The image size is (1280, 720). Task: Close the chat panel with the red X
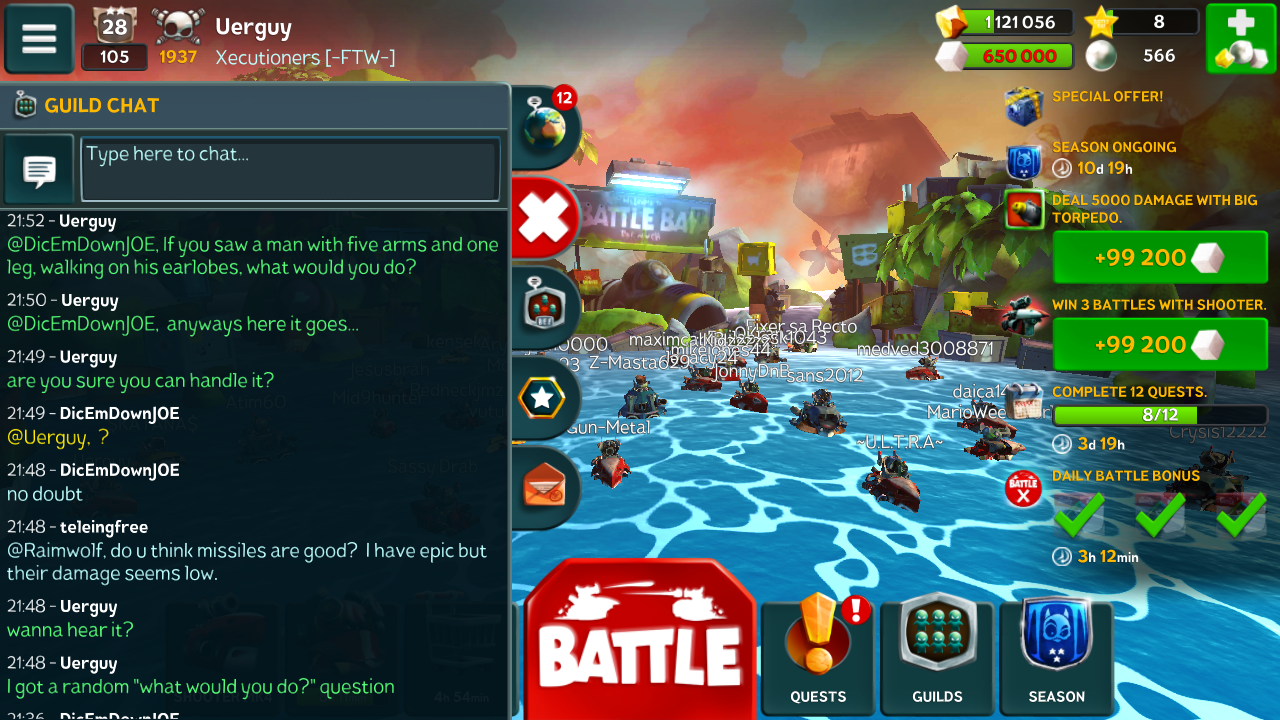point(545,217)
